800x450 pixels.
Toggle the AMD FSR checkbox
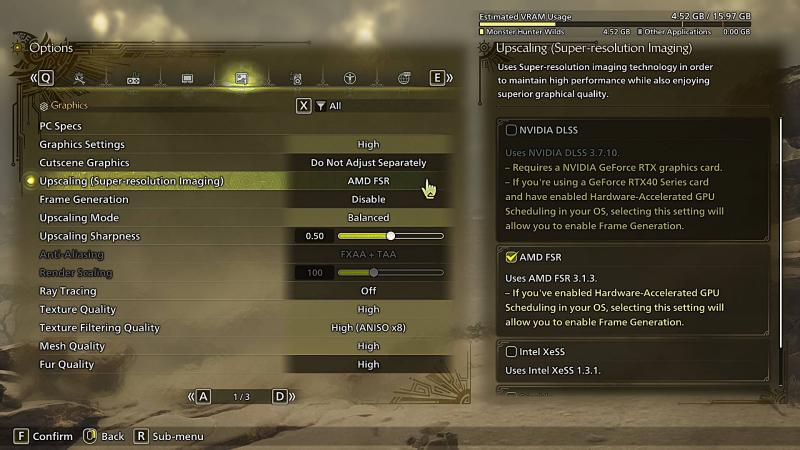(x=512, y=257)
